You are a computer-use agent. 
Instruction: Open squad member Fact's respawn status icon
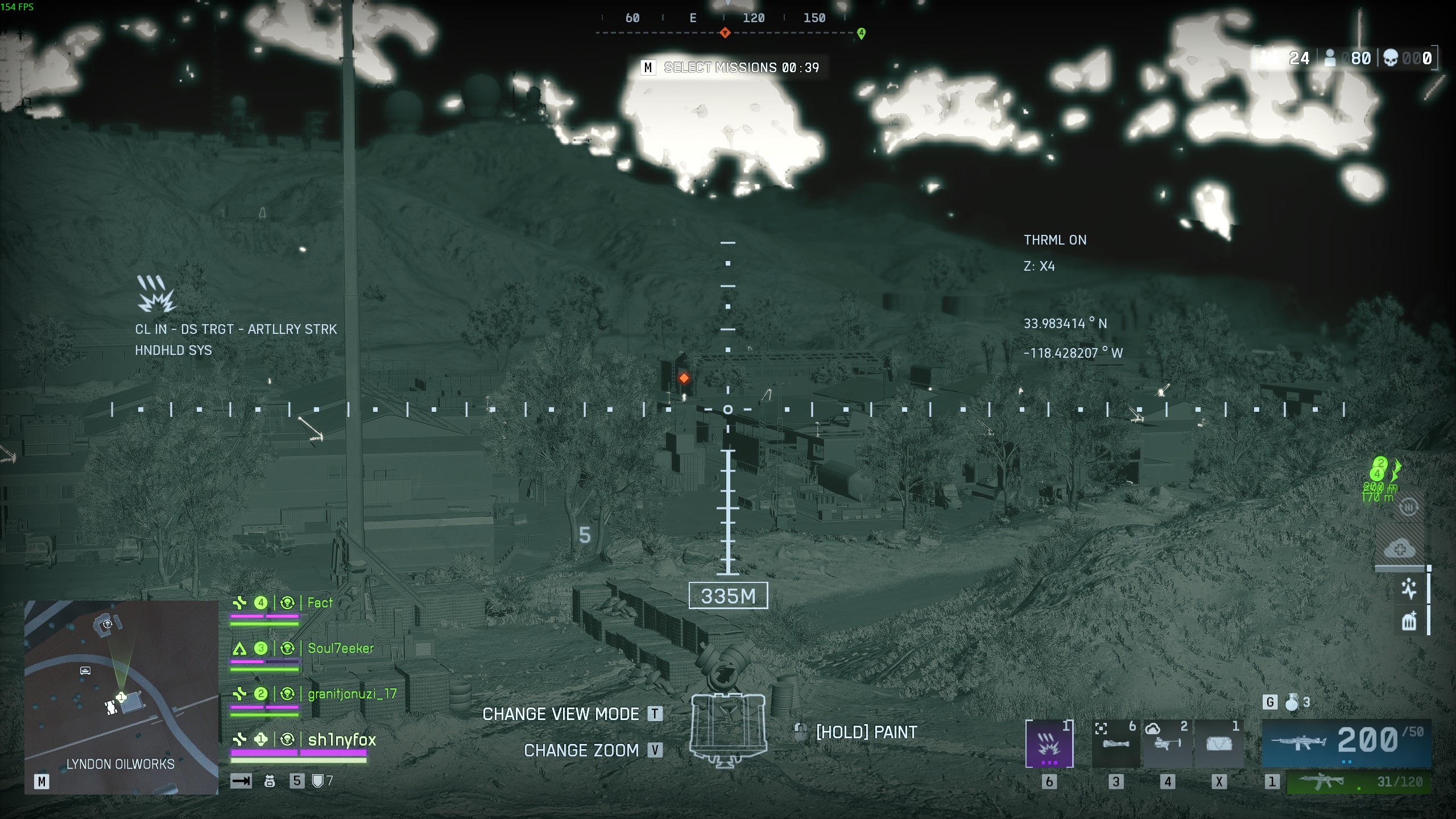tap(288, 602)
